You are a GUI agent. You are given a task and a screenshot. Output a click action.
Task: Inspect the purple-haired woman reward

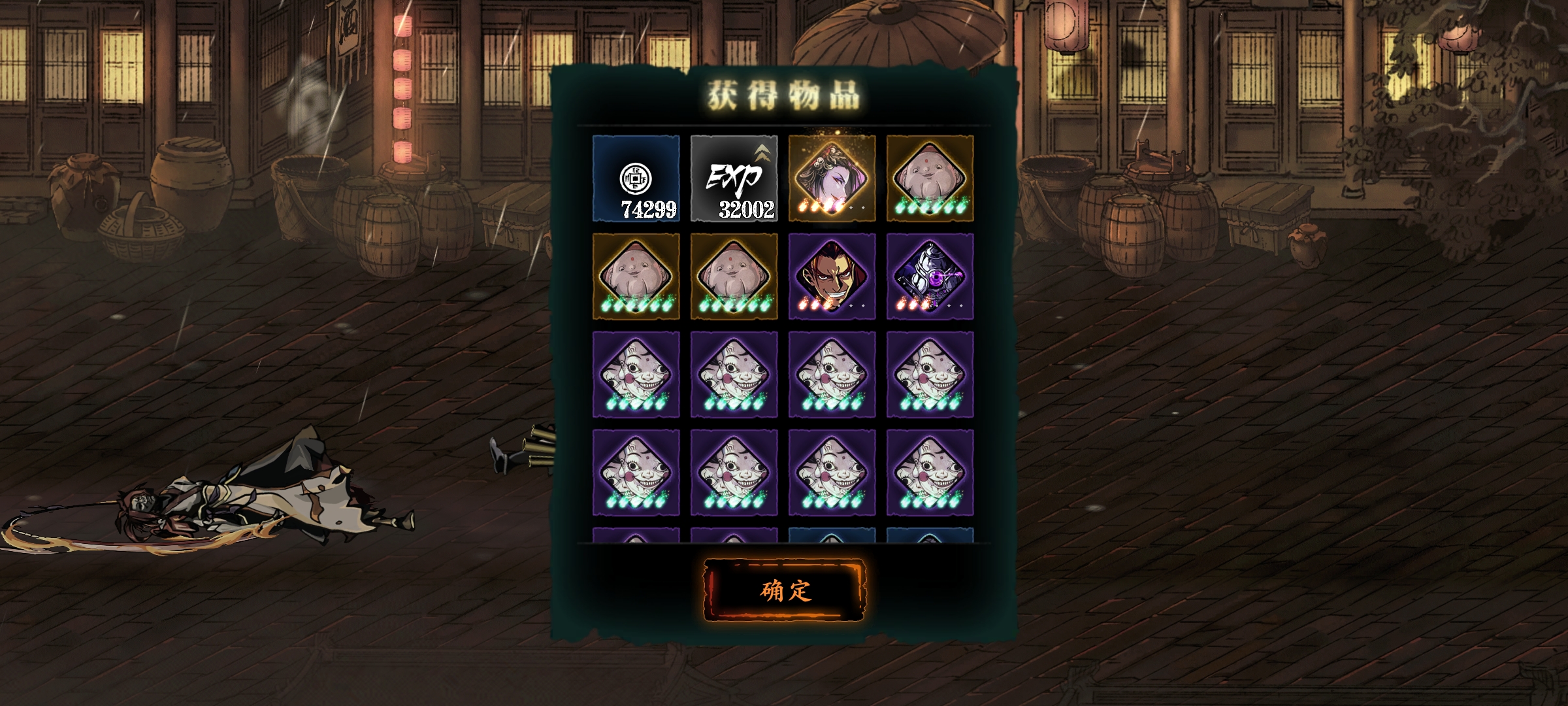click(x=832, y=178)
